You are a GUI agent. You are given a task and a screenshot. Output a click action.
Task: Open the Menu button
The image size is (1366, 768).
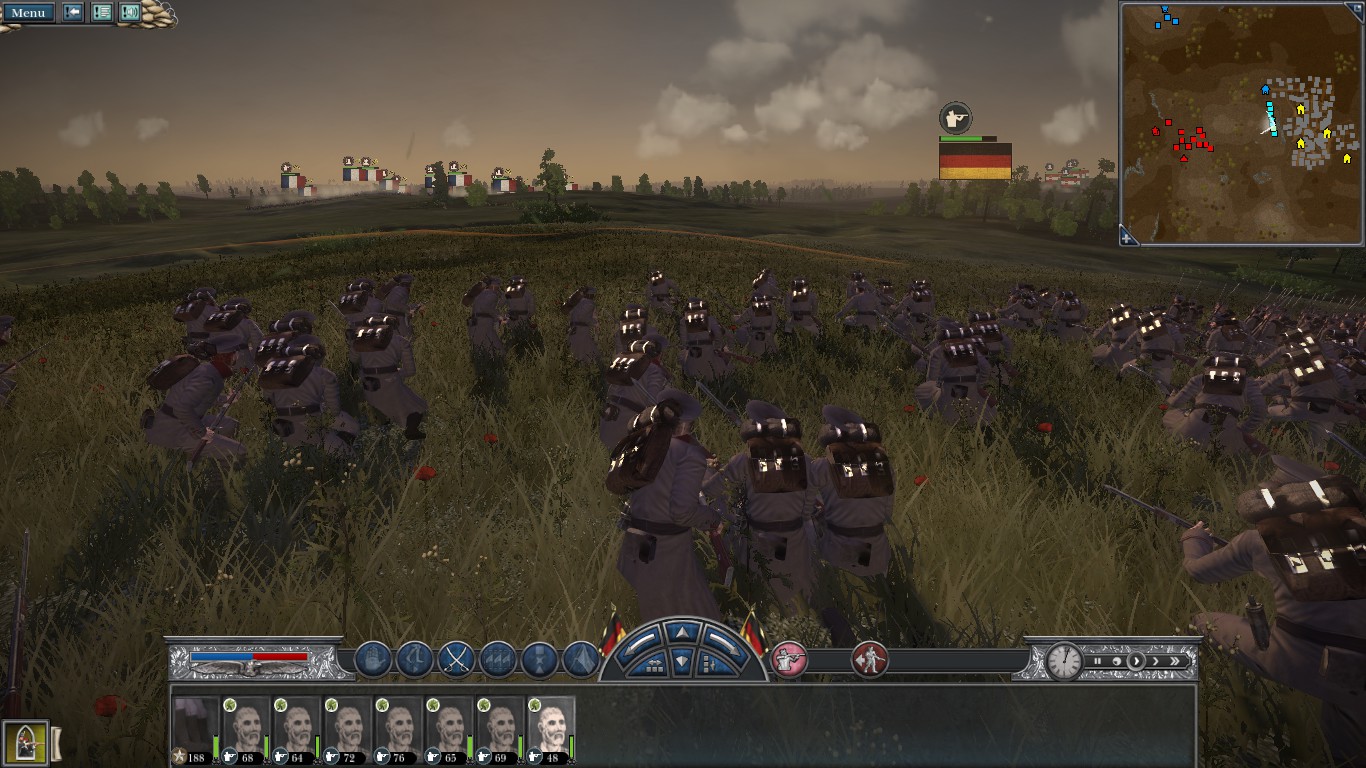coord(27,13)
